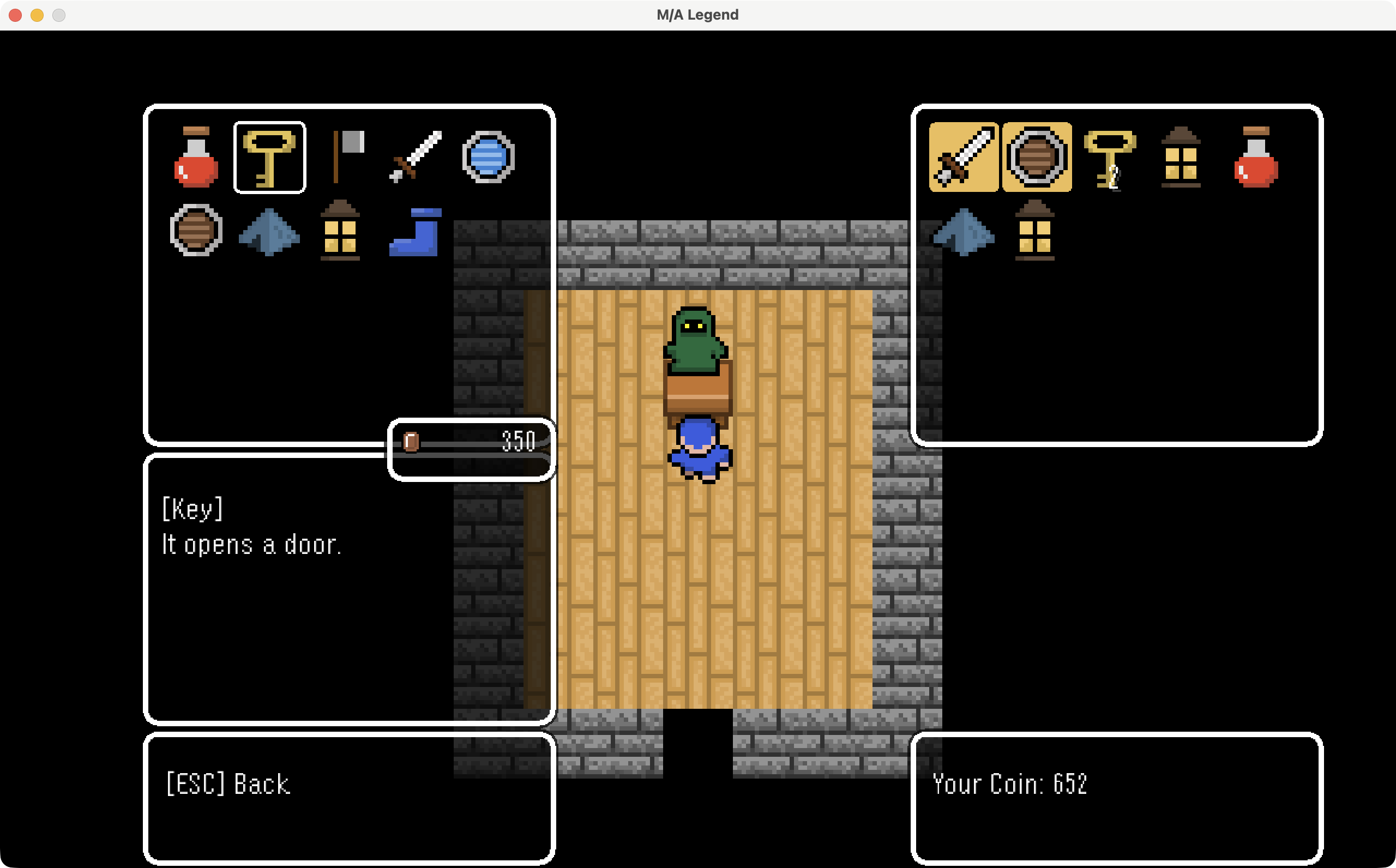
Task: Select the equipped sword in your inventory
Action: [964, 157]
